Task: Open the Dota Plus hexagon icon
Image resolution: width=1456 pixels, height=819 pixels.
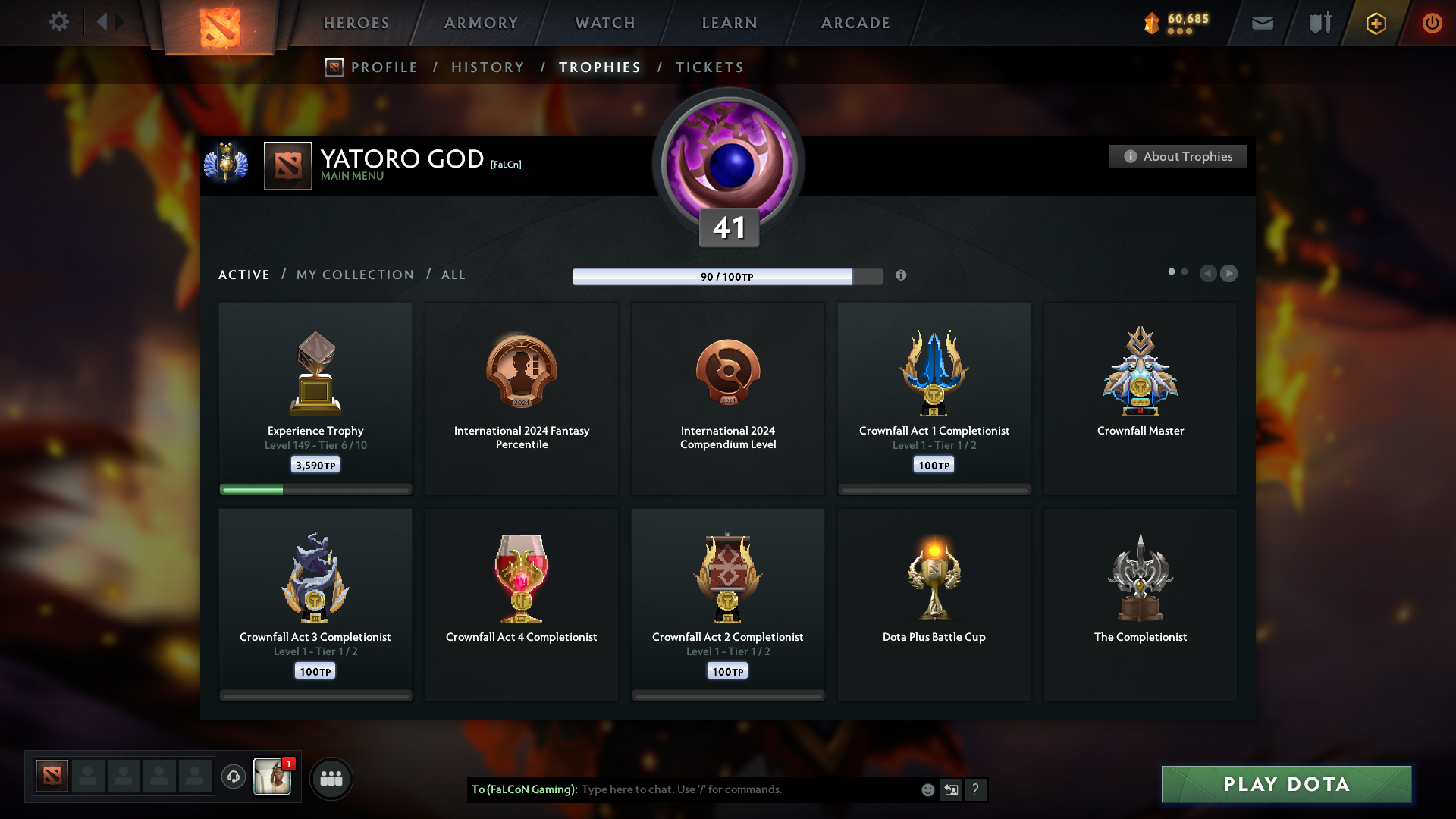Action: click(x=1375, y=23)
